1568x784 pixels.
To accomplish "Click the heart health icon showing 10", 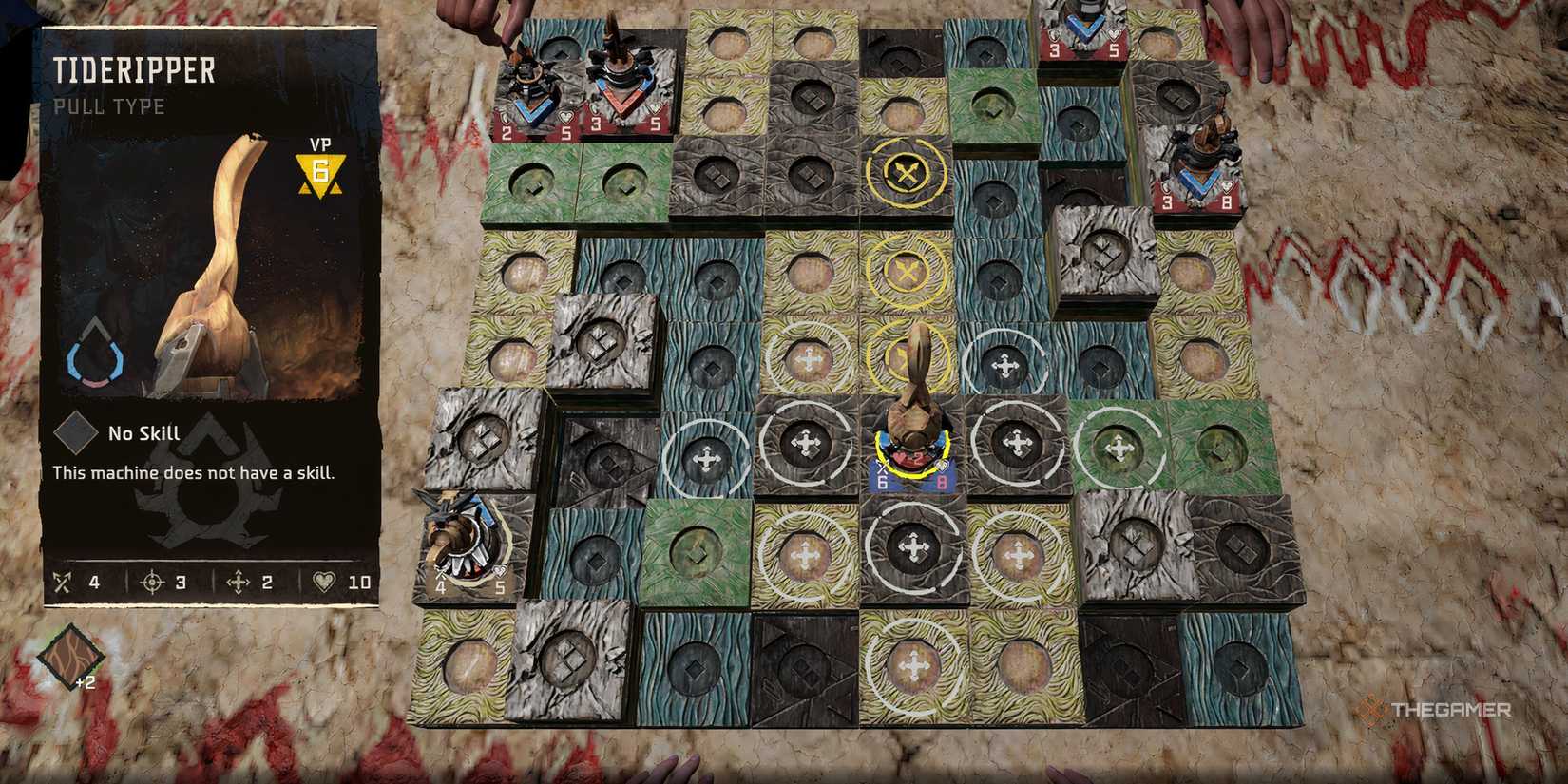I will coord(323,582).
